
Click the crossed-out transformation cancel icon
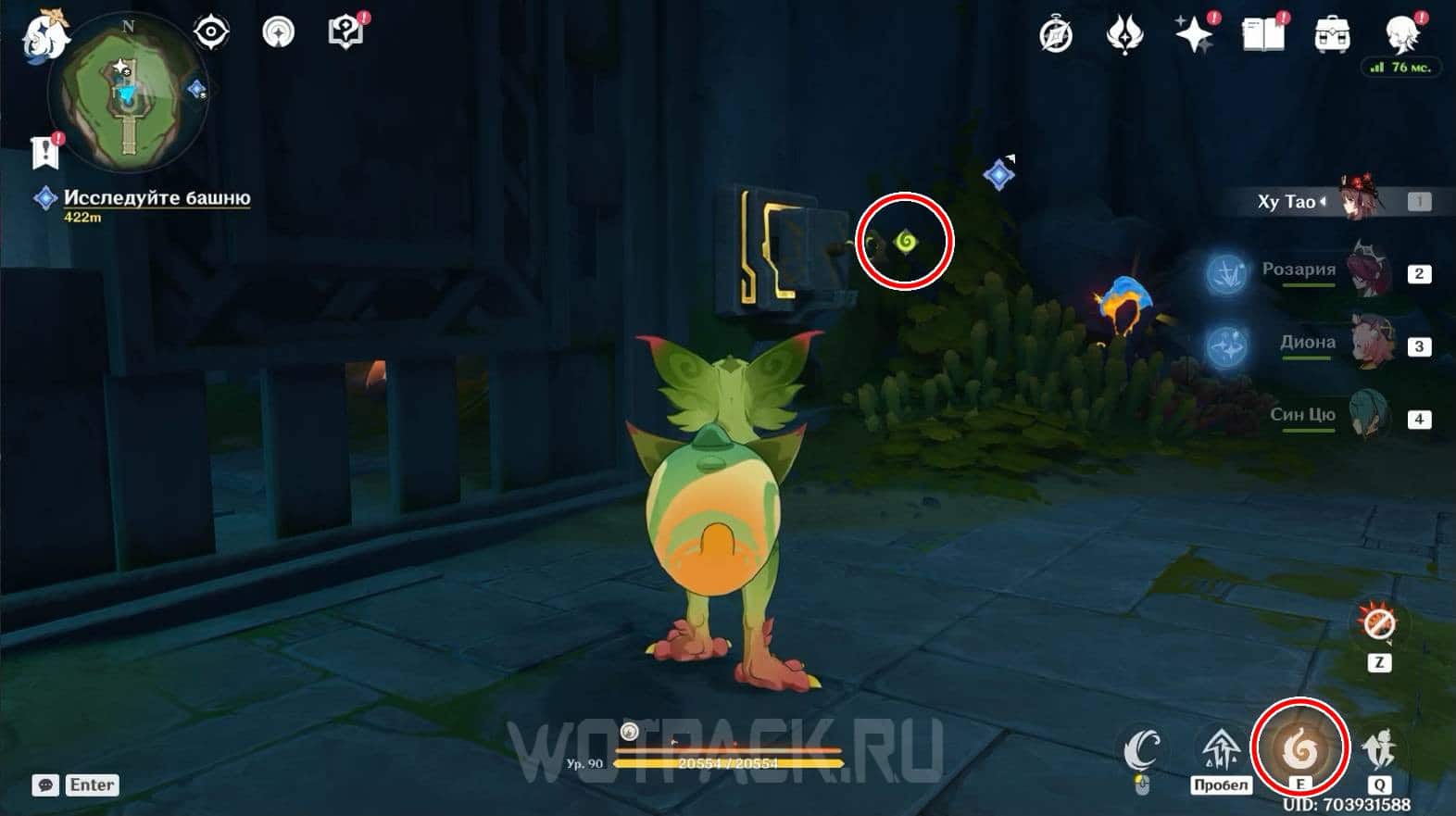1378,623
